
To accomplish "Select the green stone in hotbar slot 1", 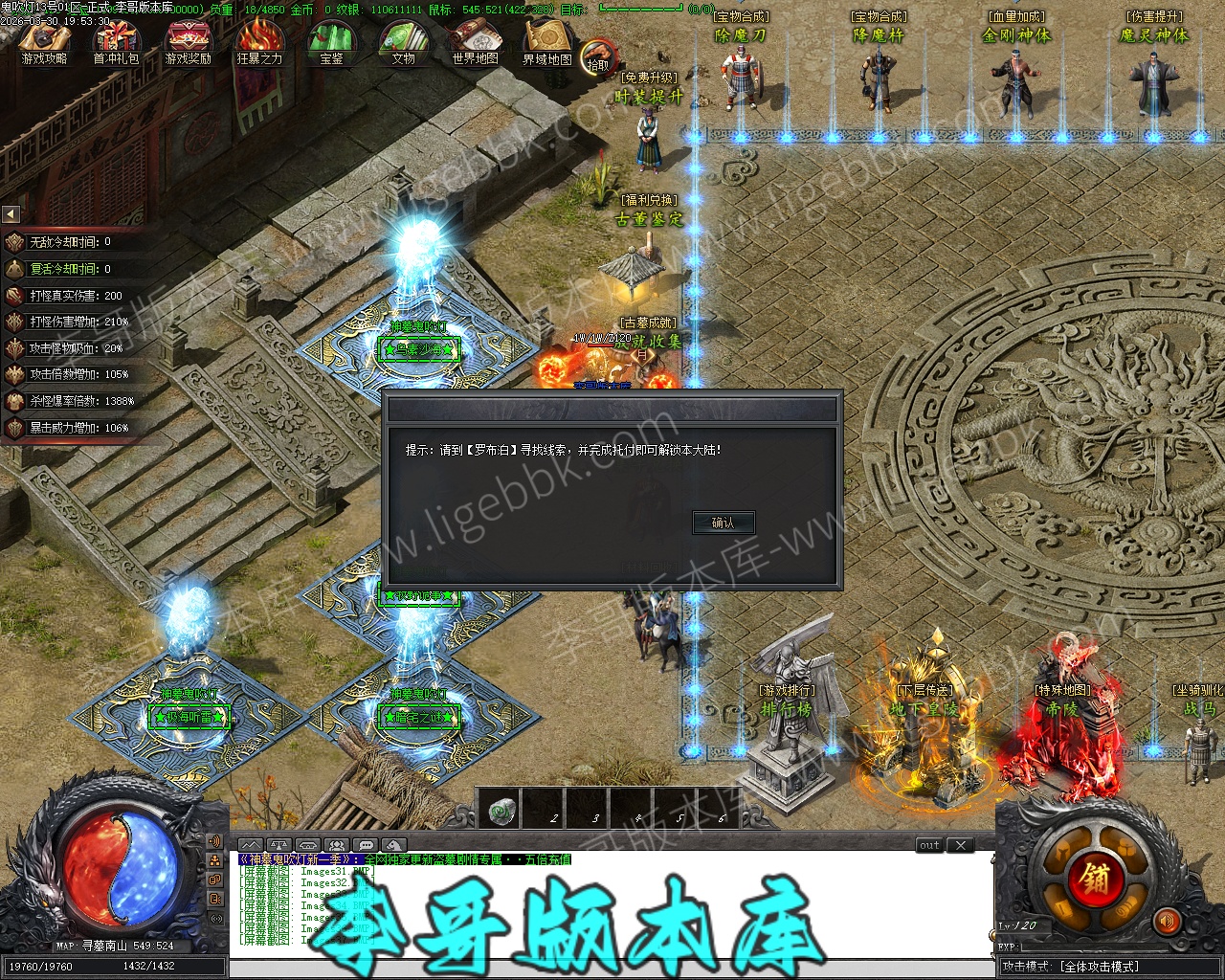I will [501, 812].
